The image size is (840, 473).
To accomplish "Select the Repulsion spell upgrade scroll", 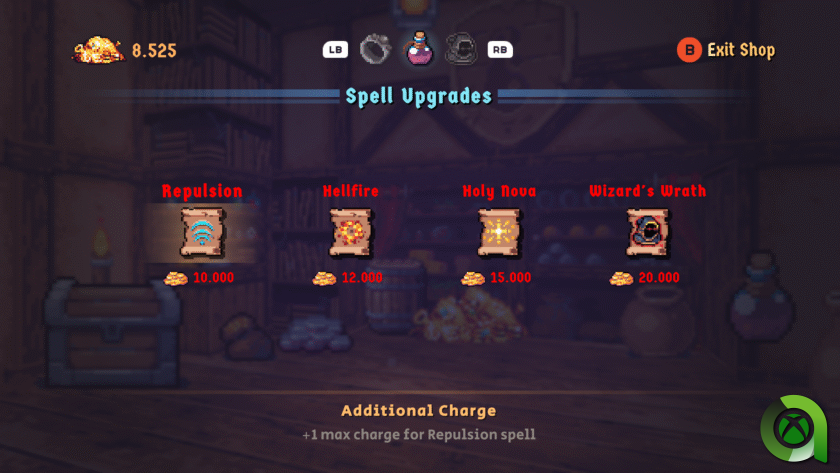I will tap(202, 233).
